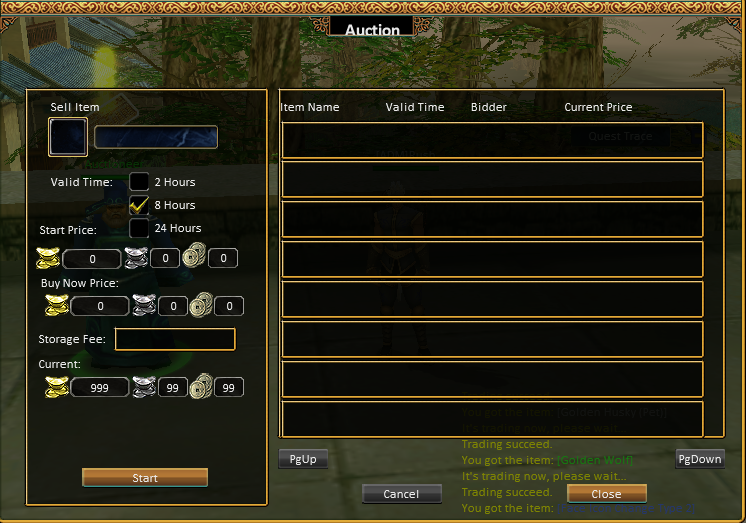The image size is (746, 523).
Task: Click the Sell Item slot
Action: 68,137
